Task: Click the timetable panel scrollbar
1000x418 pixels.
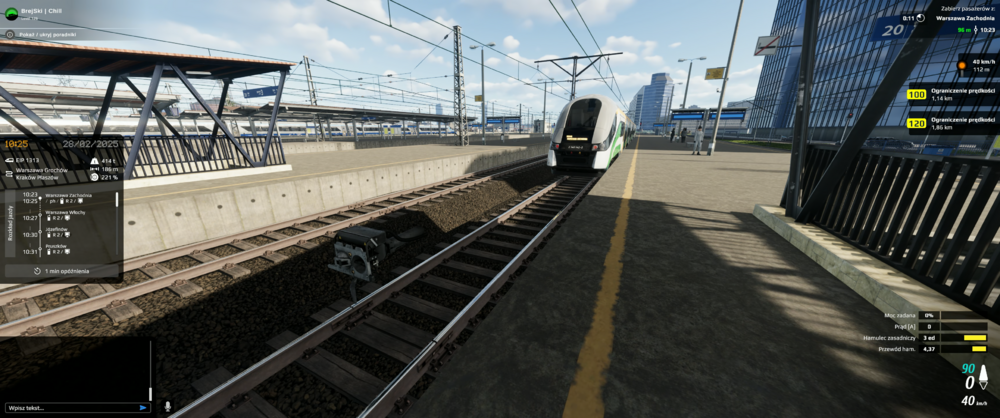Action: (x=117, y=200)
